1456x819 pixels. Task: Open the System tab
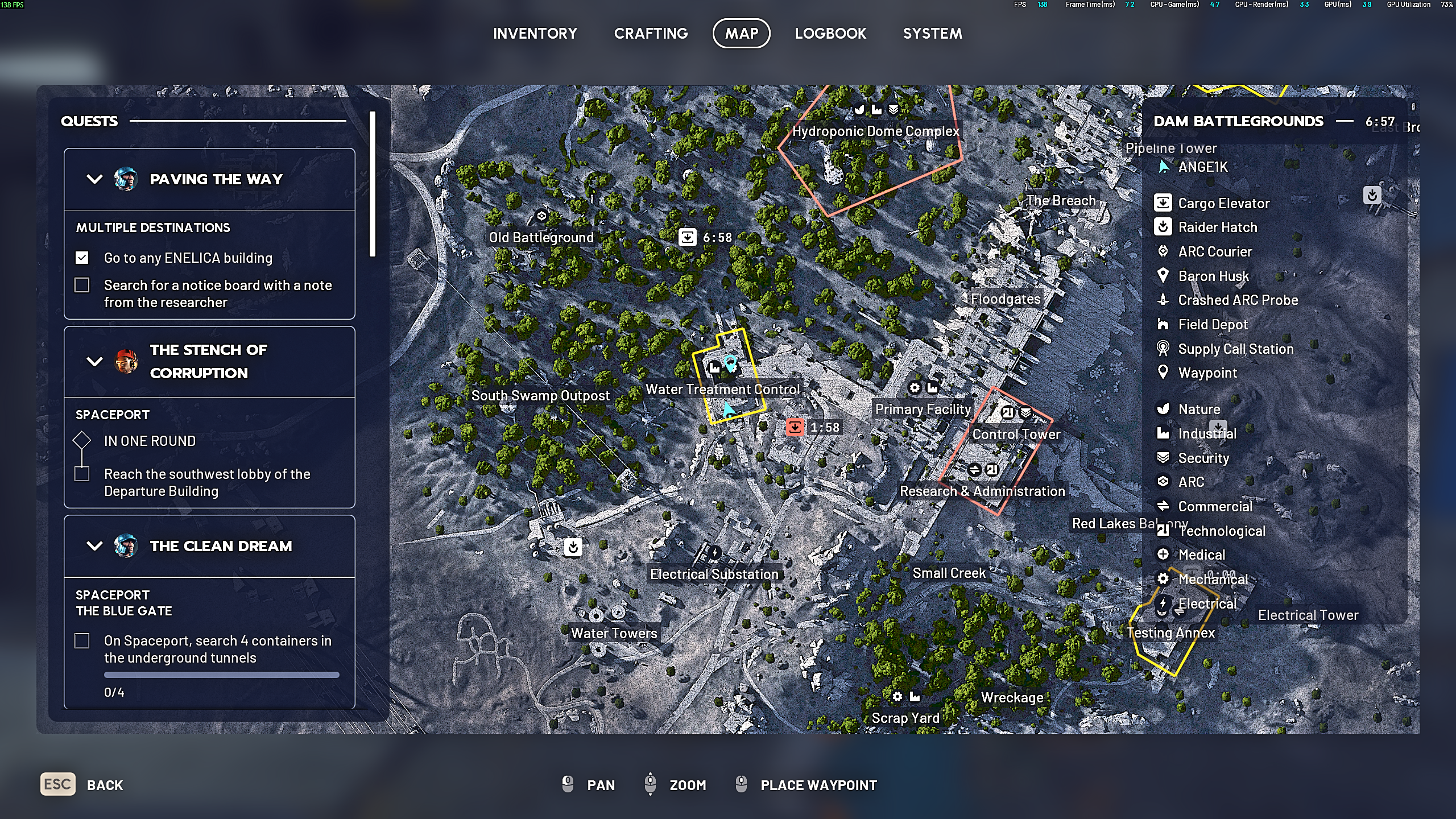pyautogui.click(x=932, y=34)
